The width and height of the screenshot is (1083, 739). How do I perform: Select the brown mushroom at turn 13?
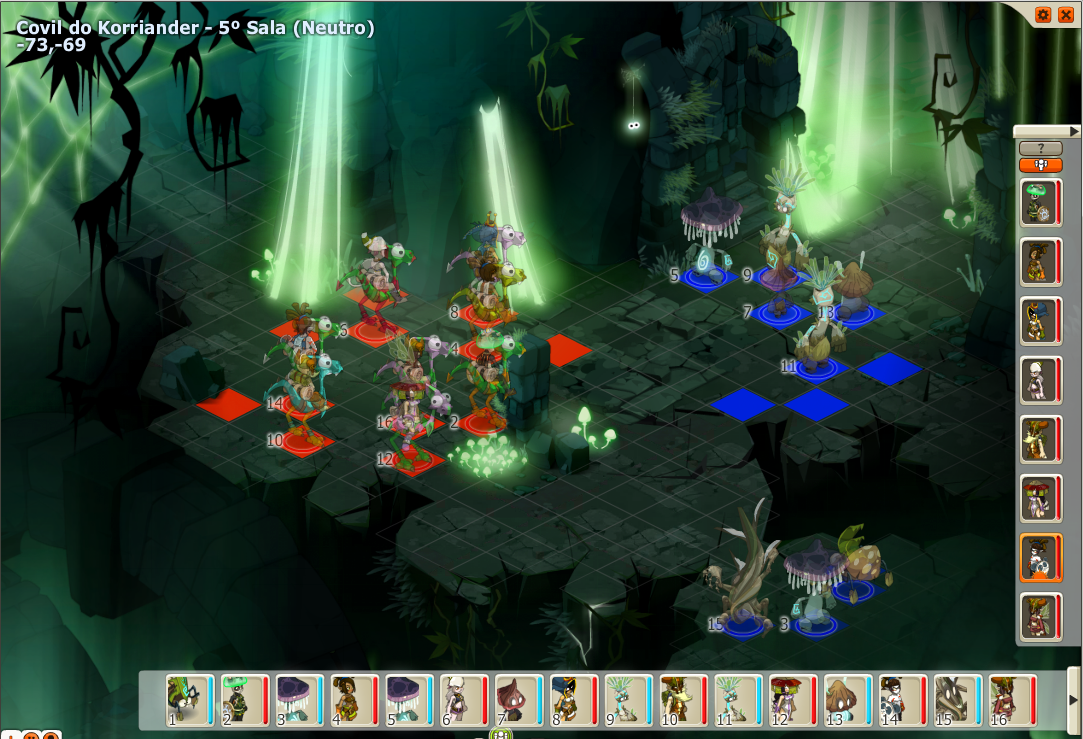click(845, 700)
